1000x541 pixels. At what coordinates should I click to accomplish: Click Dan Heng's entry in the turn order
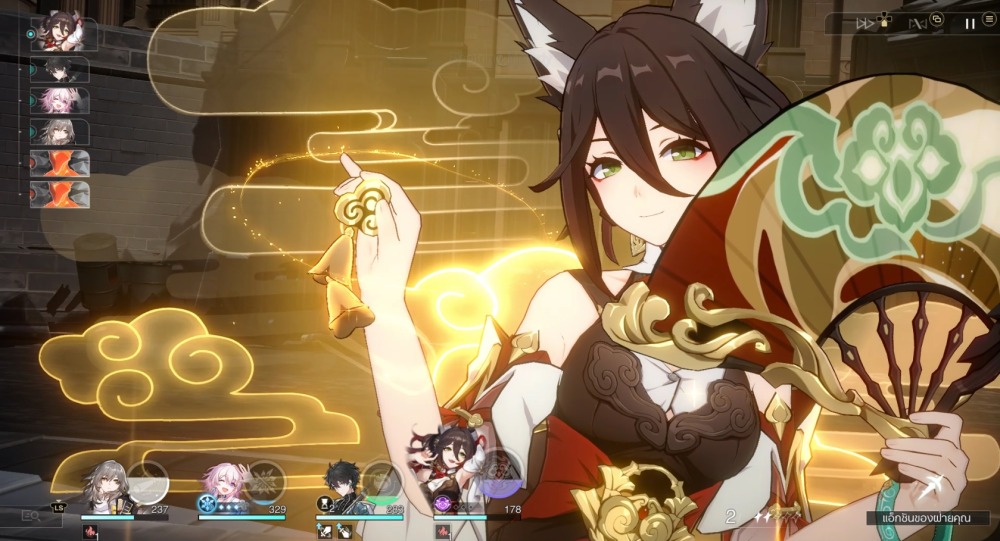click(x=60, y=70)
